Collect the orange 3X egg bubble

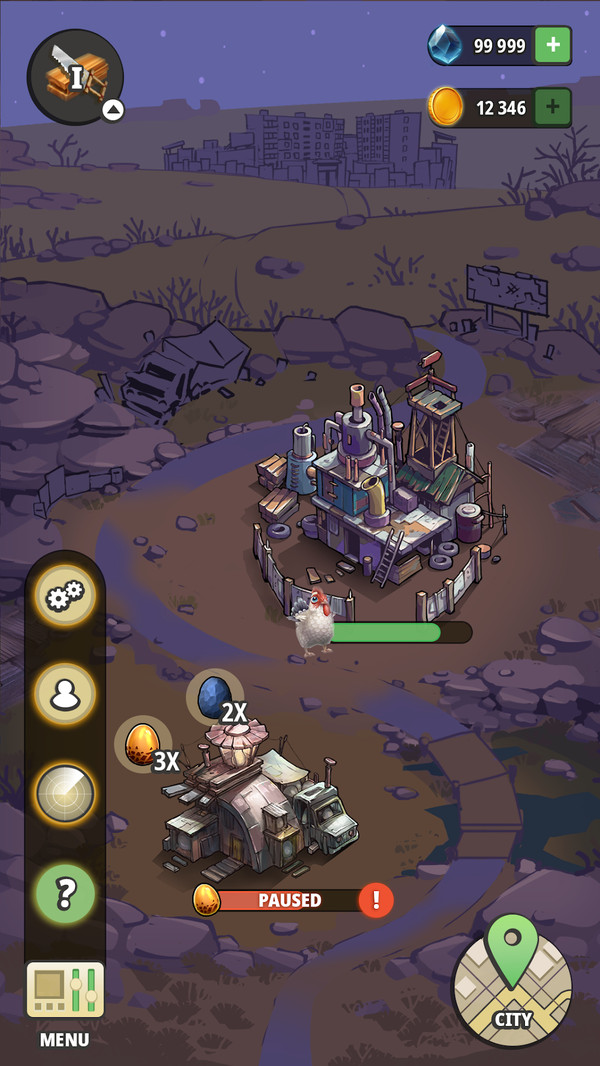click(142, 745)
